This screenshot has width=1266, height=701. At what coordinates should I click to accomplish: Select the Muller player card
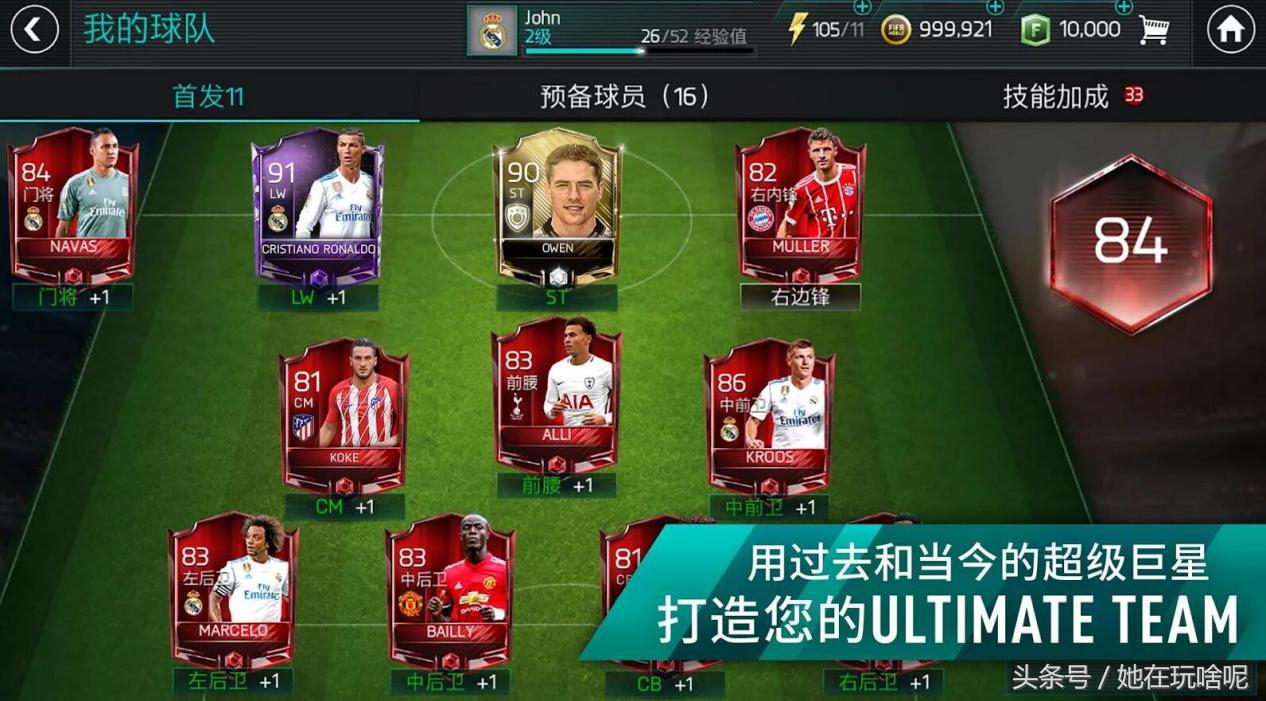click(x=801, y=205)
